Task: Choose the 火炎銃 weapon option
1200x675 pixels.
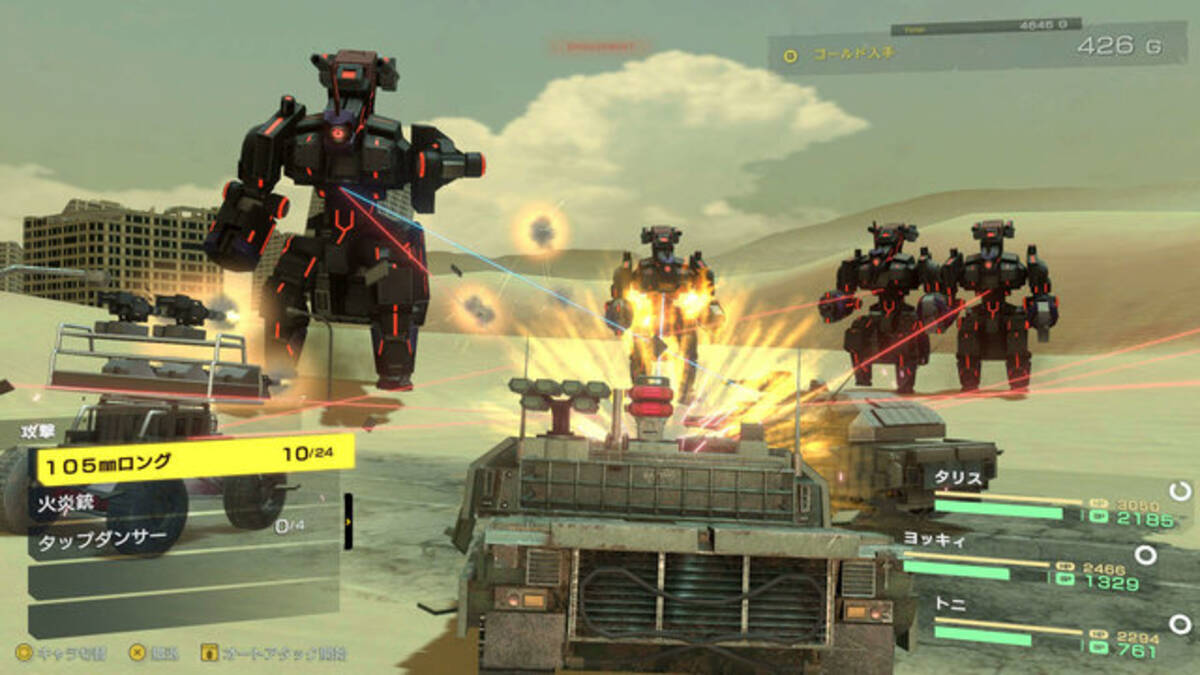Action: pyautogui.click(x=185, y=502)
